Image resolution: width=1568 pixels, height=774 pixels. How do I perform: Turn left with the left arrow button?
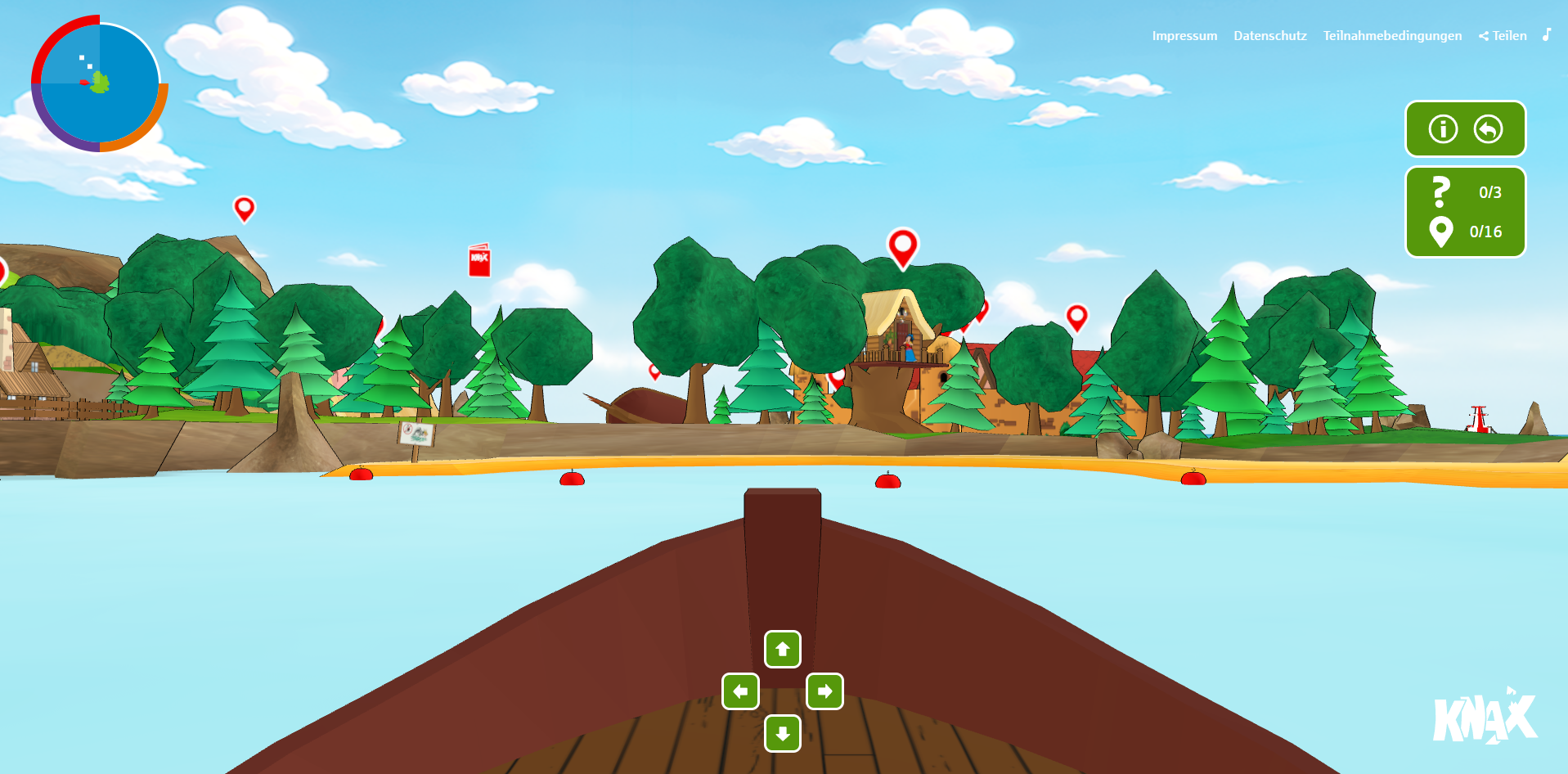click(x=741, y=691)
